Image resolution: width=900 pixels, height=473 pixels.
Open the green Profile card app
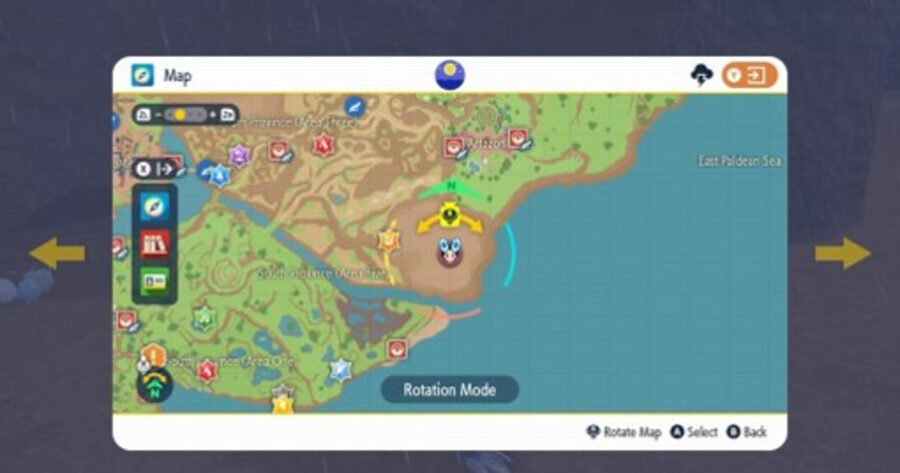coord(155,283)
